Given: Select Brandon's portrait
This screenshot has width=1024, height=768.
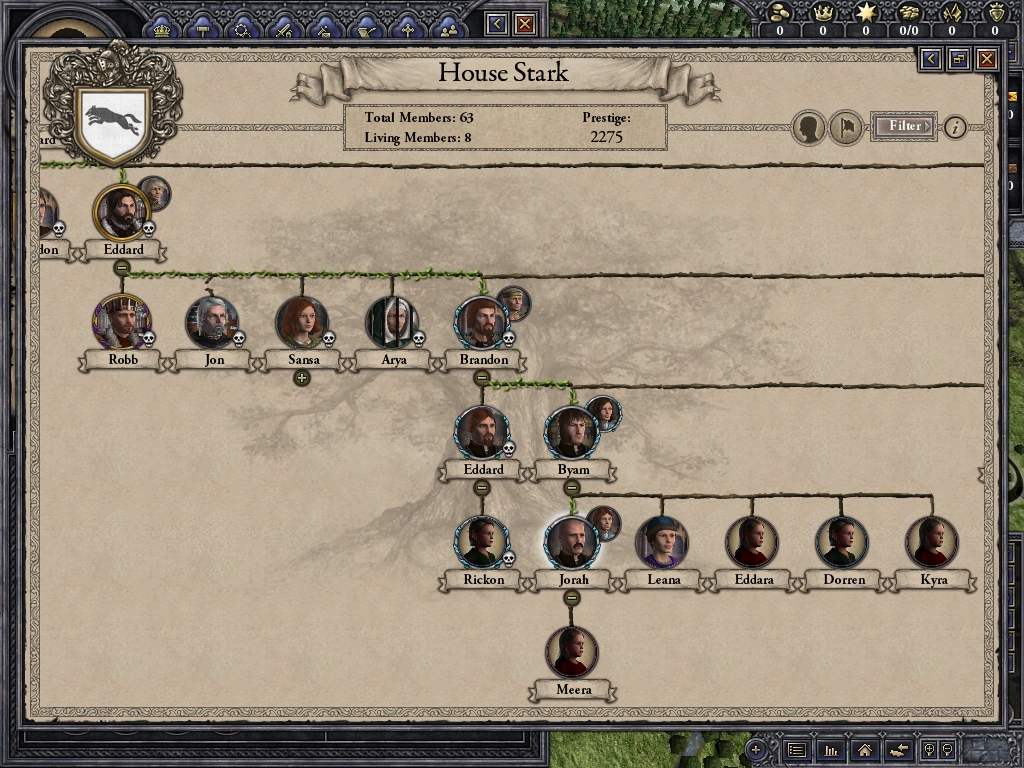Looking at the screenshot, I should click(481, 321).
